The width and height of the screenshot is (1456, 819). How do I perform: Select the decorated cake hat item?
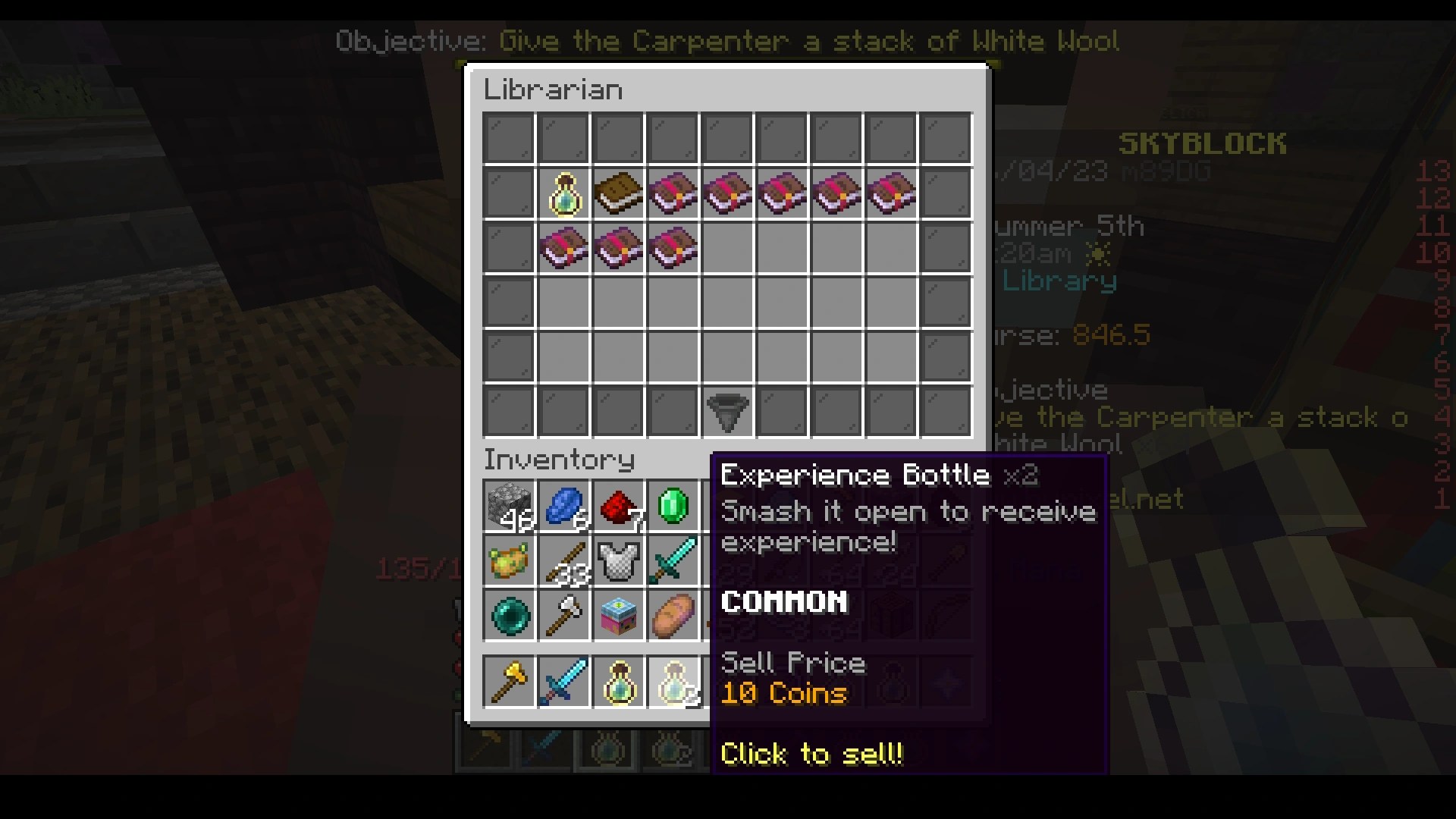tap(618, 615)
